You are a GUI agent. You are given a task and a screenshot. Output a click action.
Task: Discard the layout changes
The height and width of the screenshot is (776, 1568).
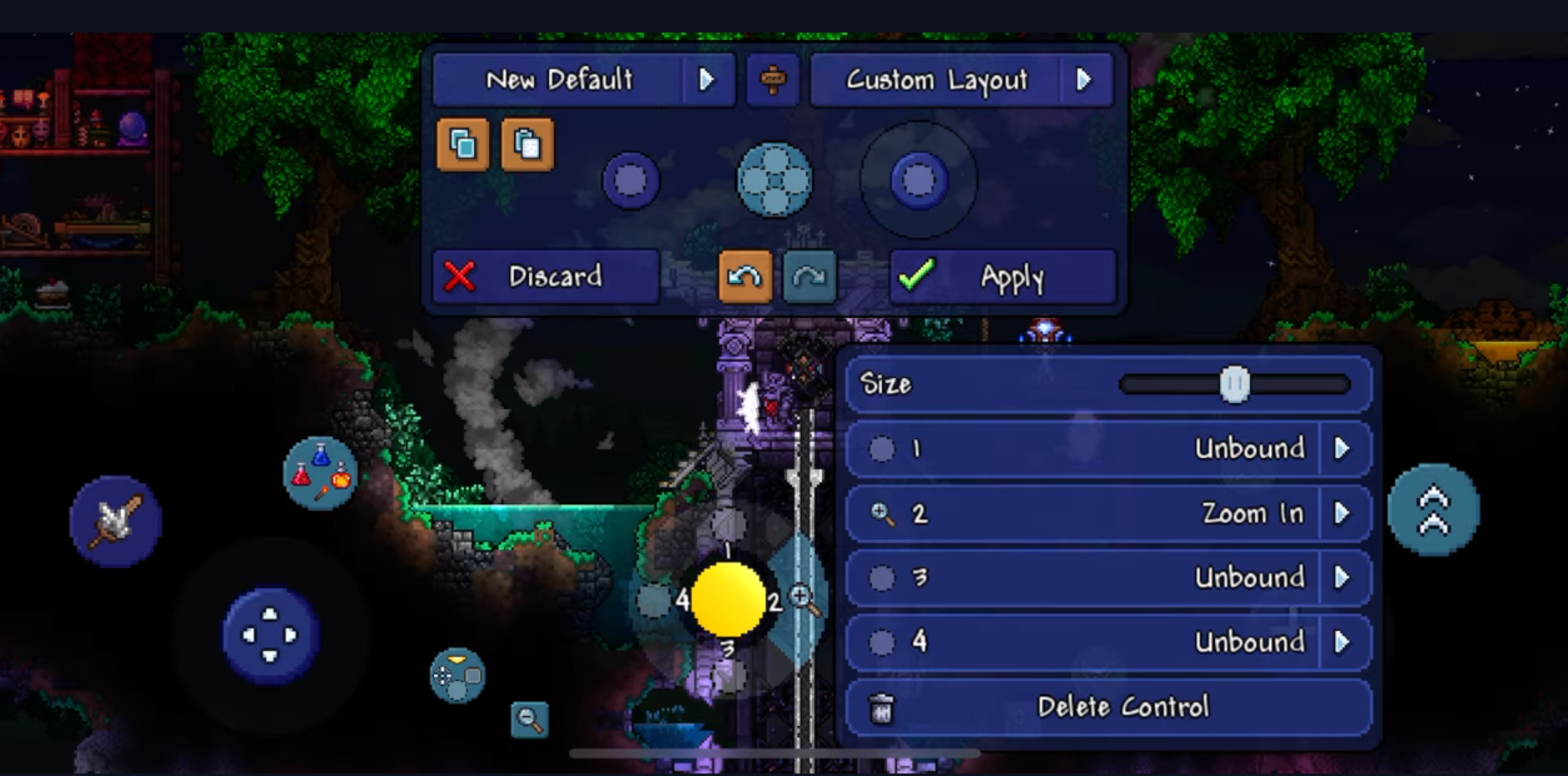pyautogui.click(x=546, y=277)
